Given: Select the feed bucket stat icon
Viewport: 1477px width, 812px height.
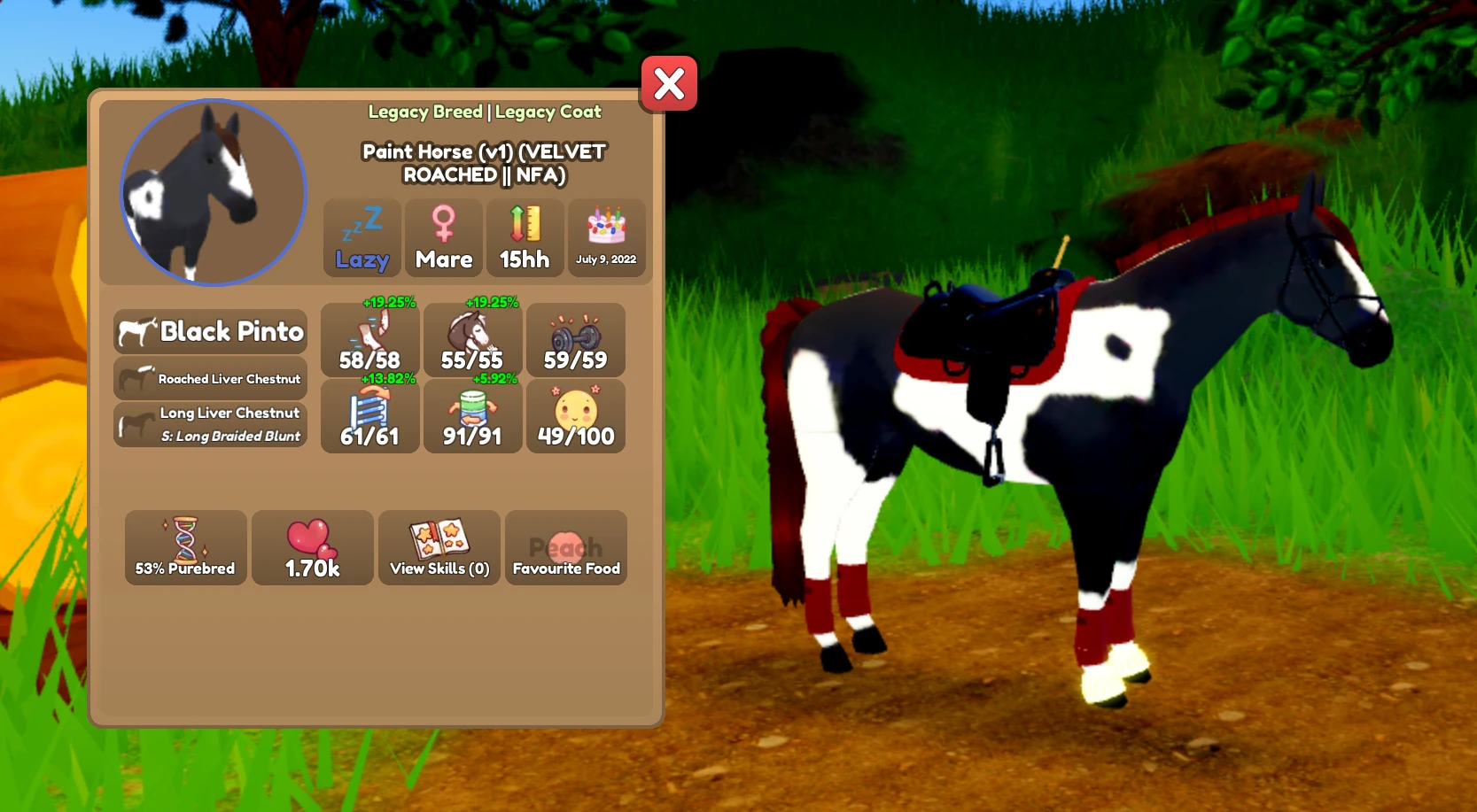Looking at the screenshot, I should pyautogui.click(x=472, y=416).
